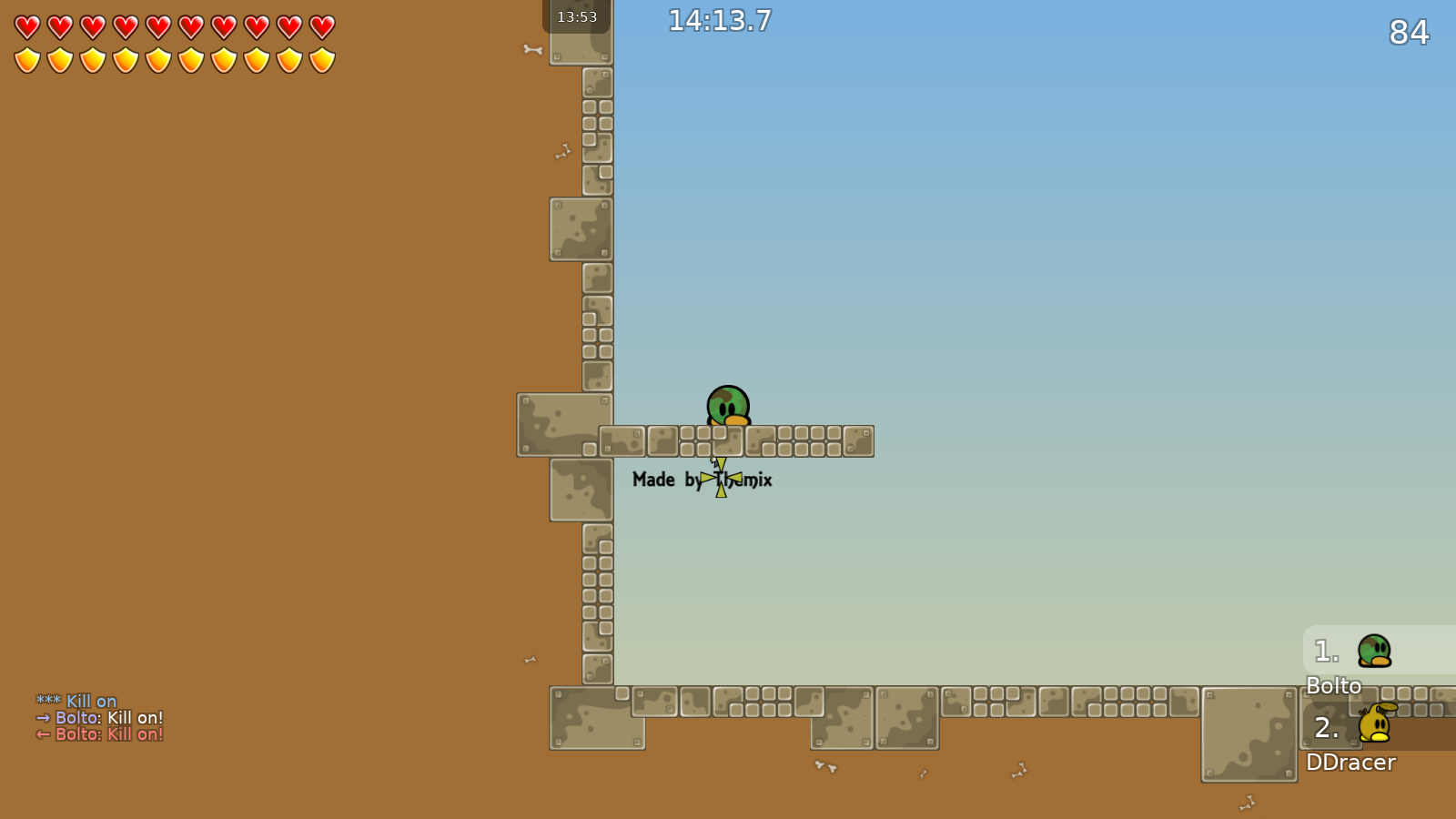Click the bone decoration near the top platform
1456x819 pixels.
[533, 50]
